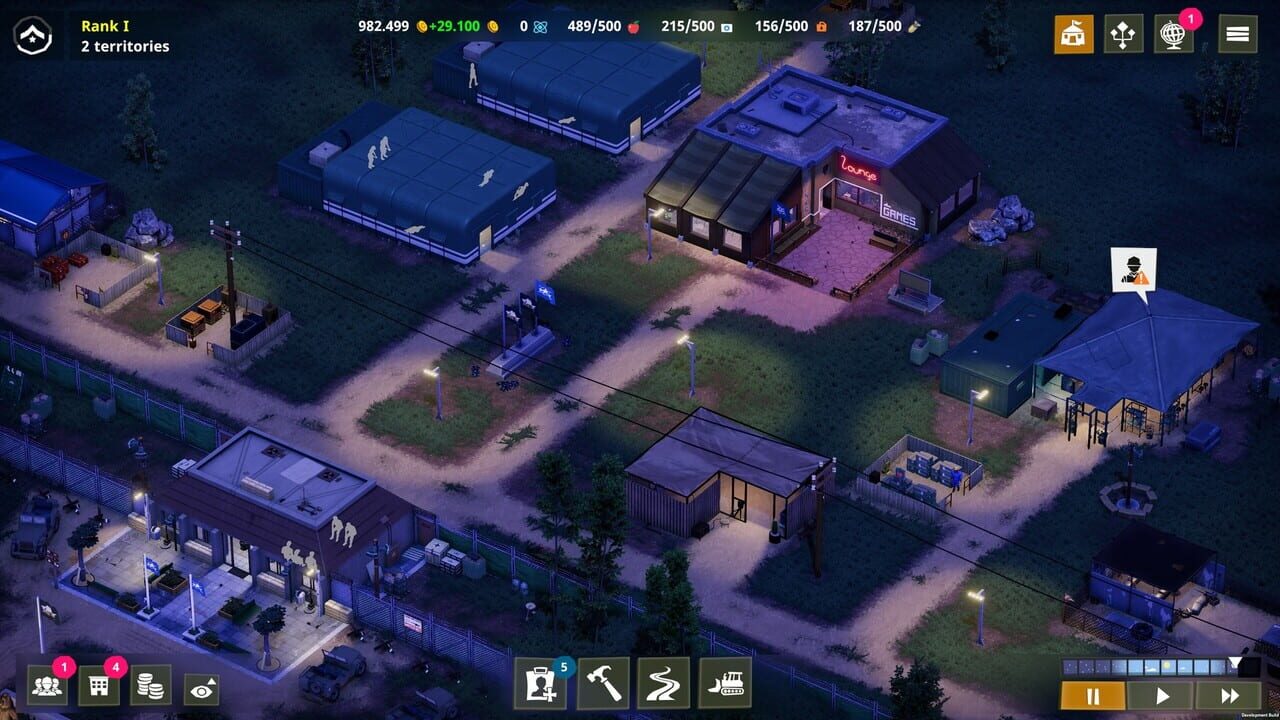Activate the bulldozer demolition tool

click(x=724, y=687)
